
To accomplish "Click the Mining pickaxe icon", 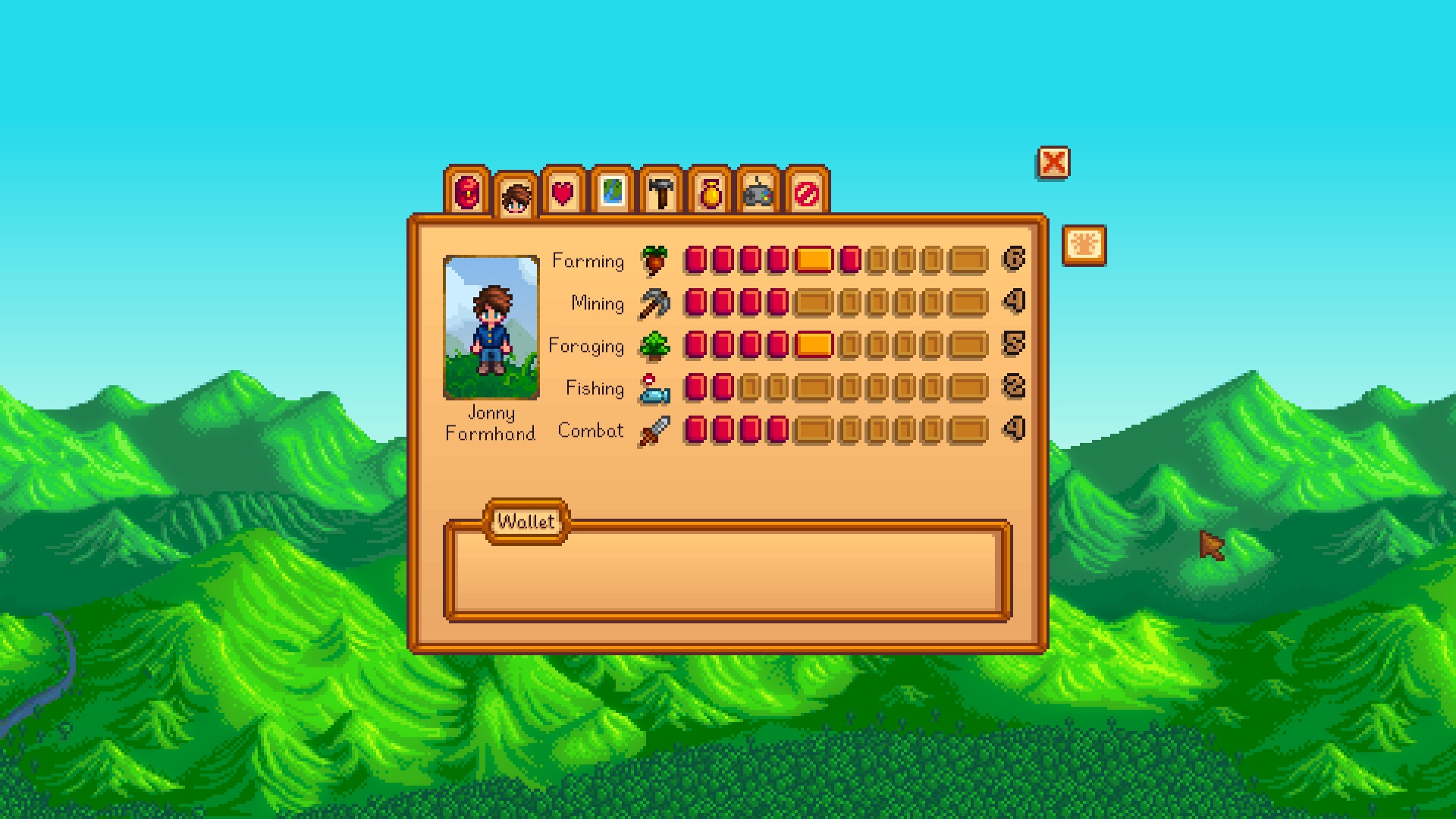I will (654, 303).
